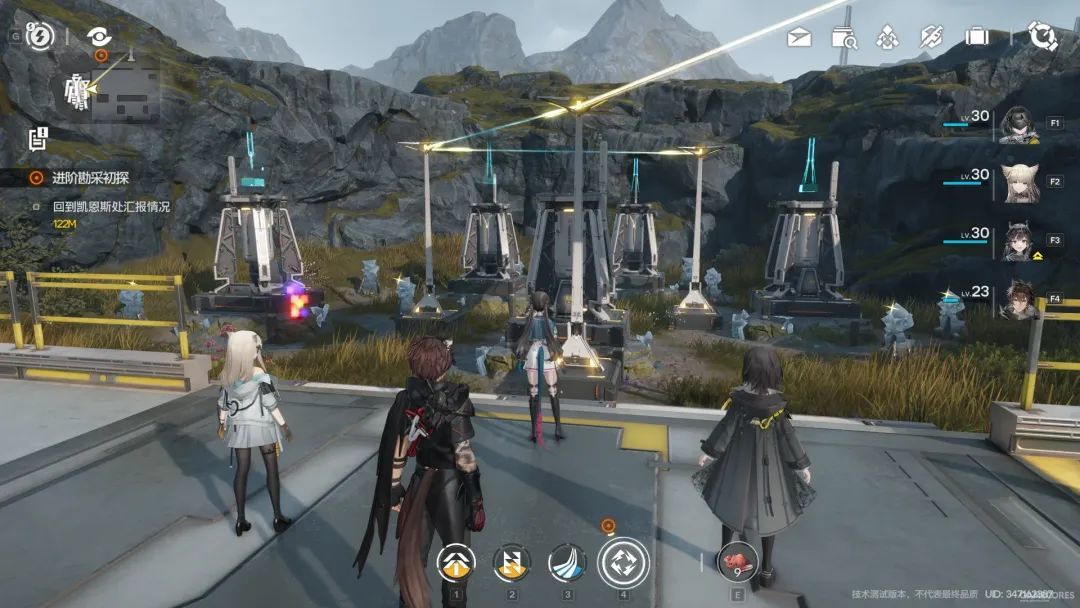Image resolution: width=1080 pixels, height=608 pixels.
Task: Switch to the level 23 operator portrait
Action: [1019, 300]
